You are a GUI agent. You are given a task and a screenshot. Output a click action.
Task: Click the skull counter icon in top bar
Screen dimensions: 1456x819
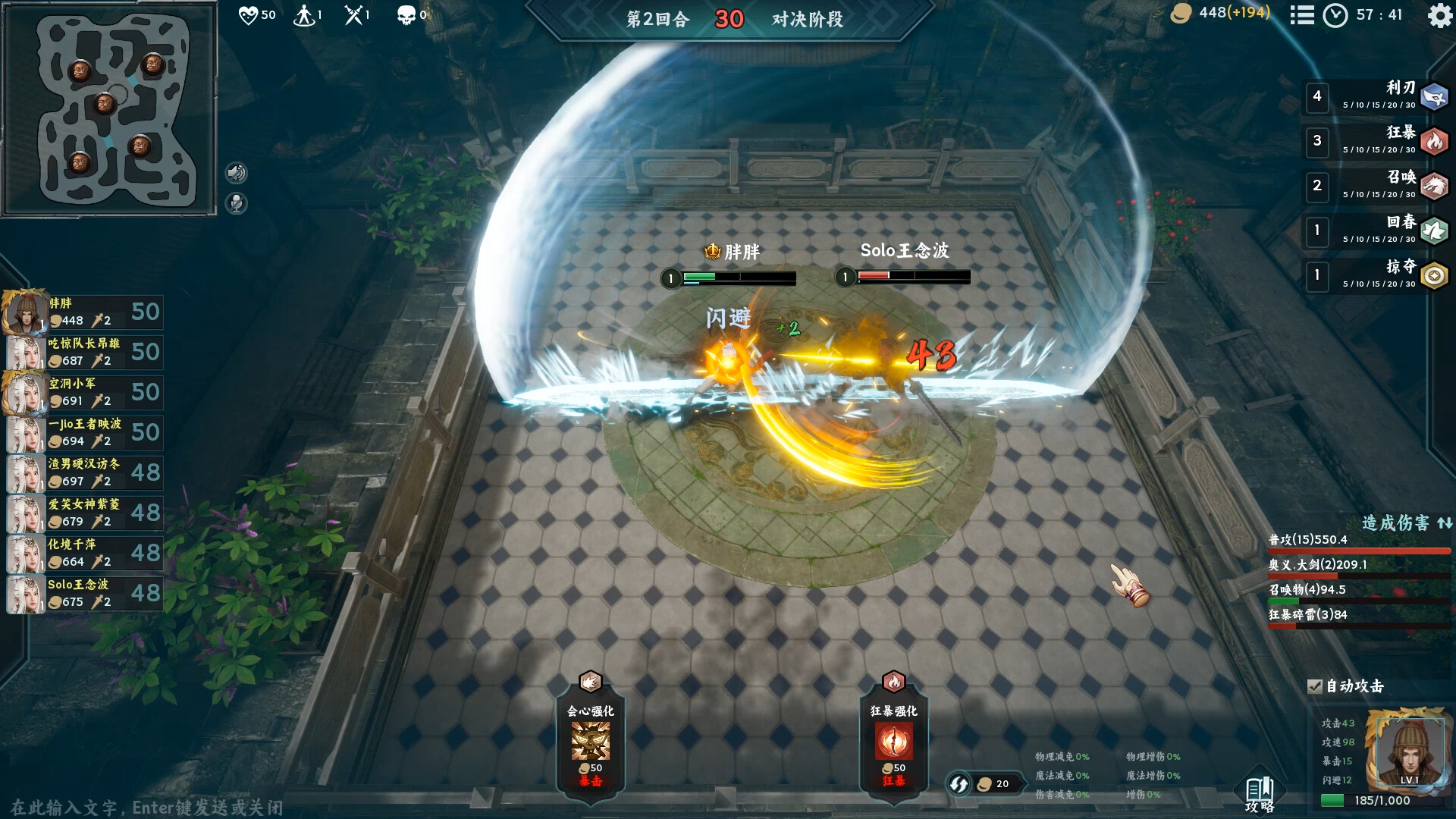coord(408,14)
